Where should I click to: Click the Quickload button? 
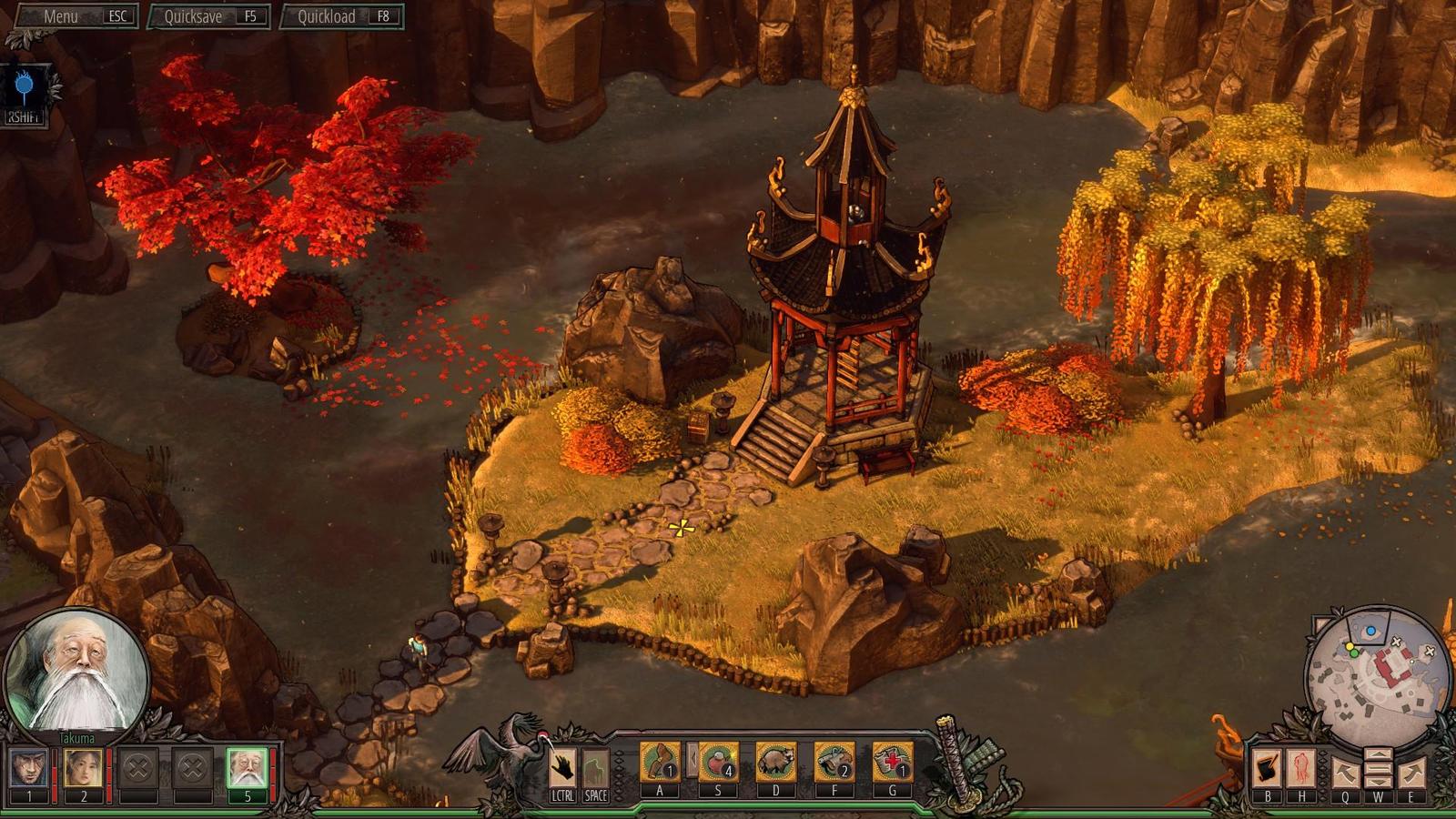tap(341, 16)
